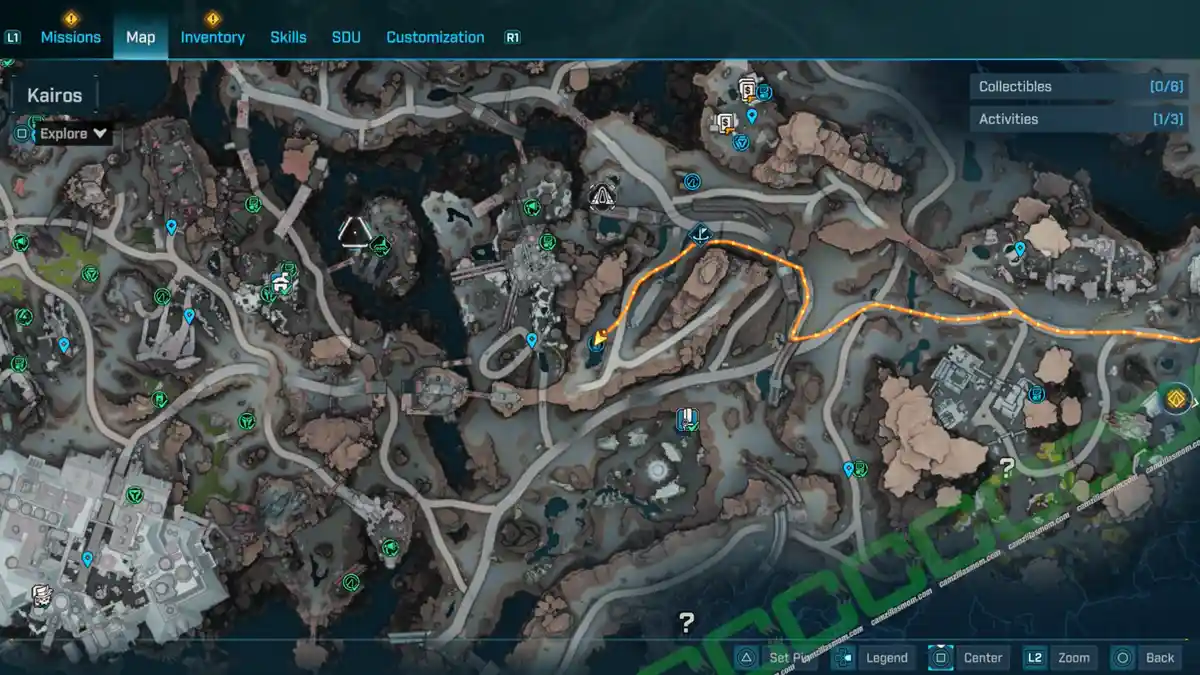Screen dimensions: 1200x675
Task: Select the Activities tracker row
Action: point(1077,119)
